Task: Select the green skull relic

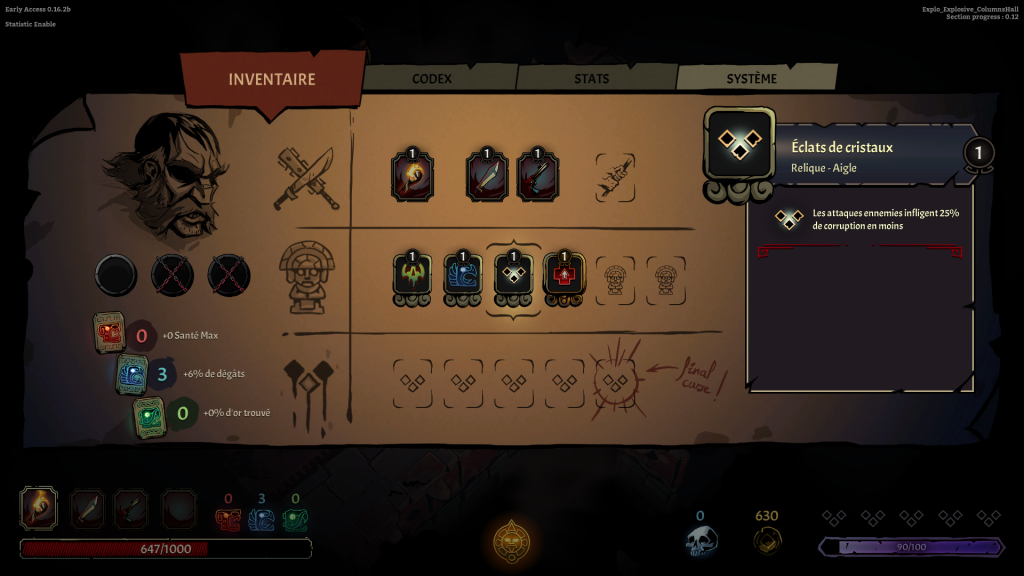Action: pos(412,275)
